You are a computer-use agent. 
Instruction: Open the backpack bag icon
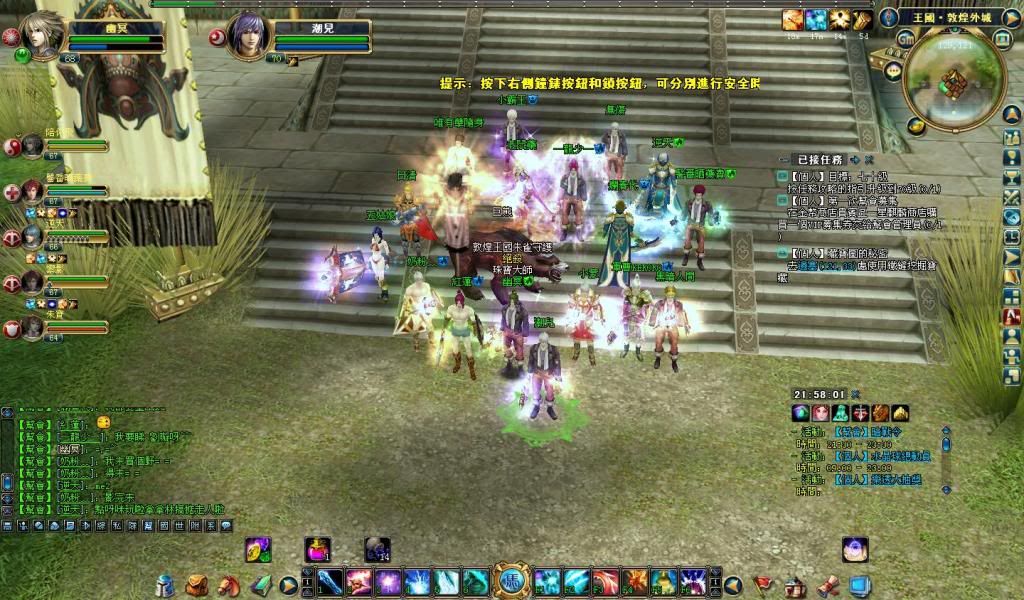(197, 585)
